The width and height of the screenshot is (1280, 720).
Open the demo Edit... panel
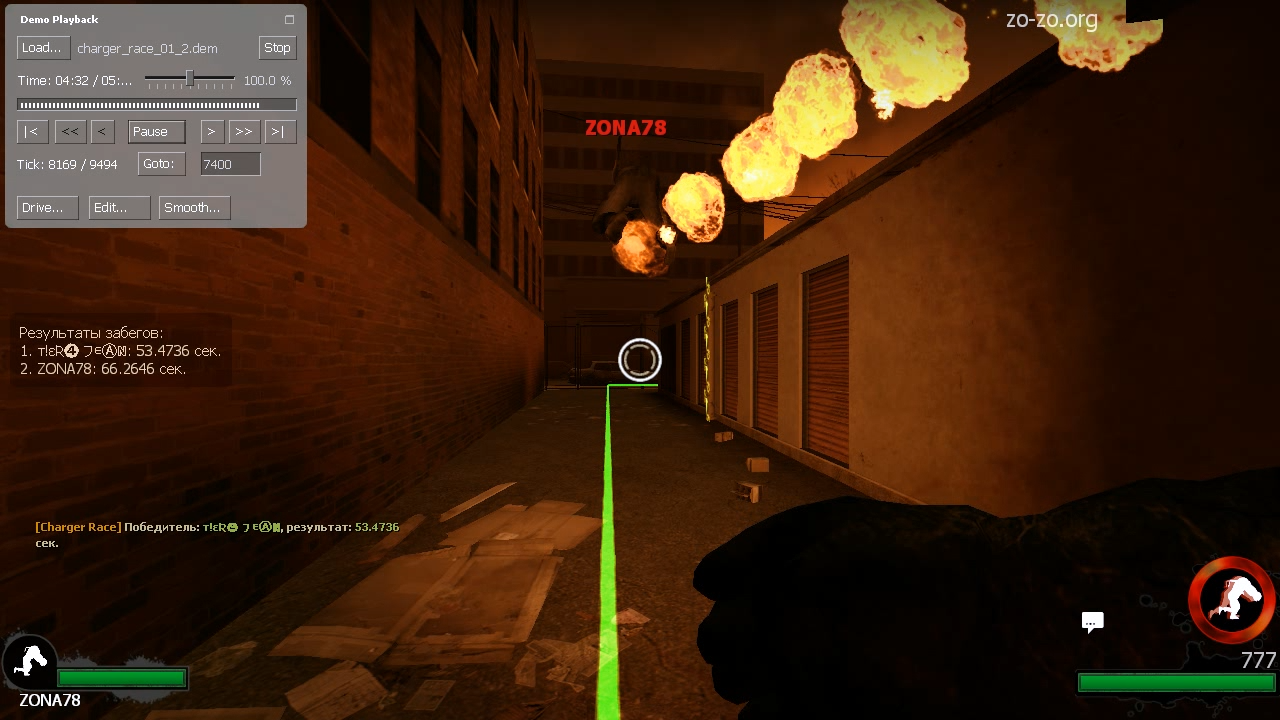tap(119, 208)
